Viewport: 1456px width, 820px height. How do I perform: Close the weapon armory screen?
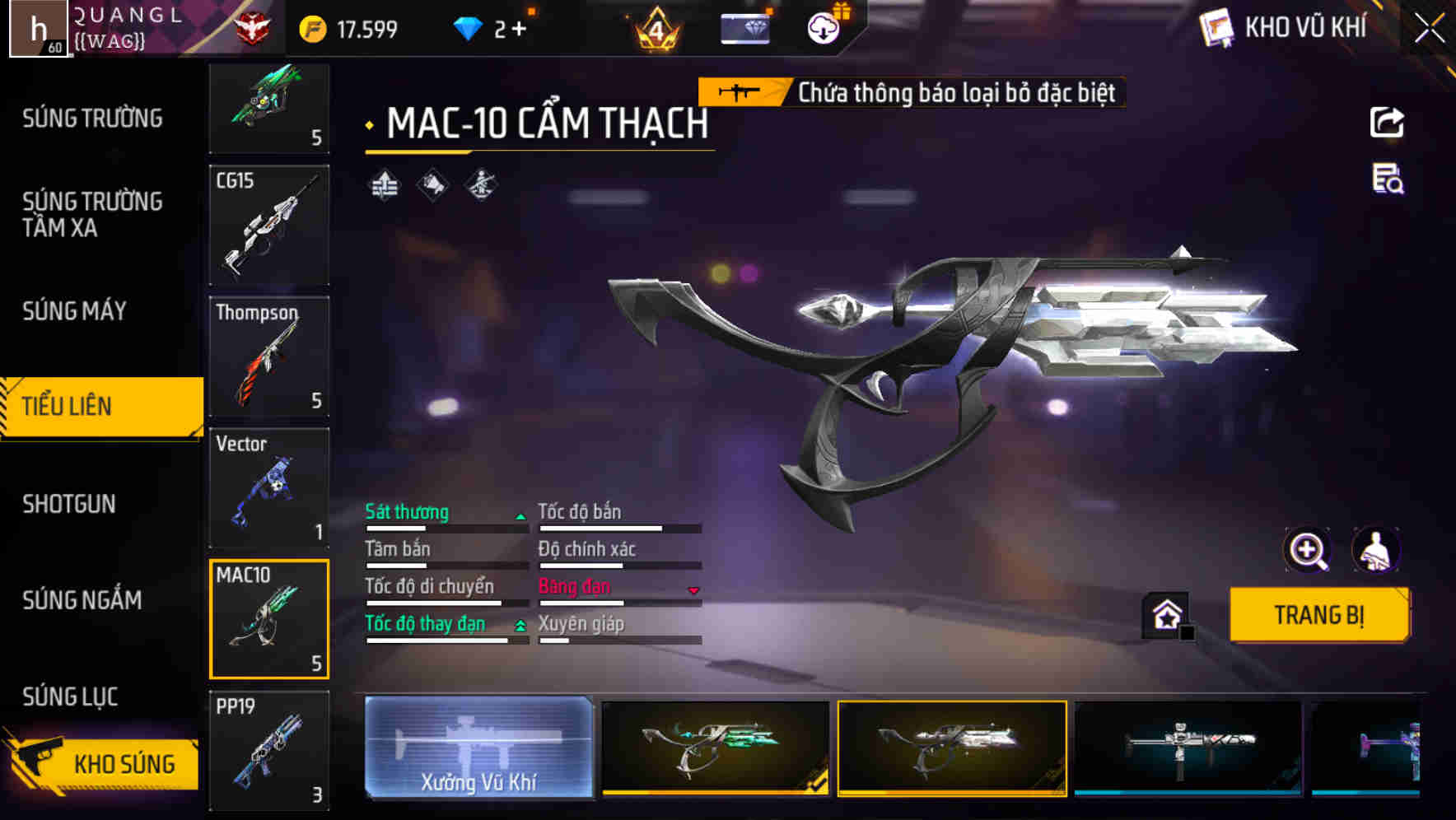(x=1429, y=29)
